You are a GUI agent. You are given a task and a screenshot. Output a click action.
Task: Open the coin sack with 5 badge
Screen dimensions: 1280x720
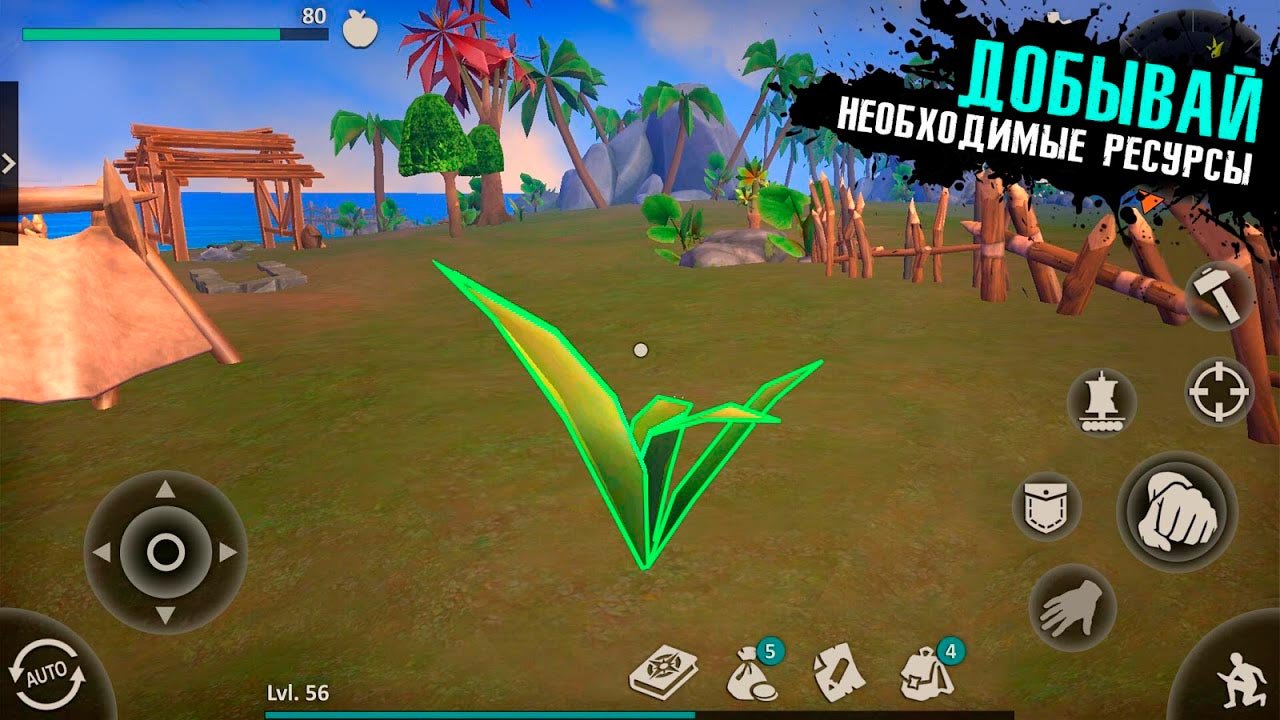751,674
